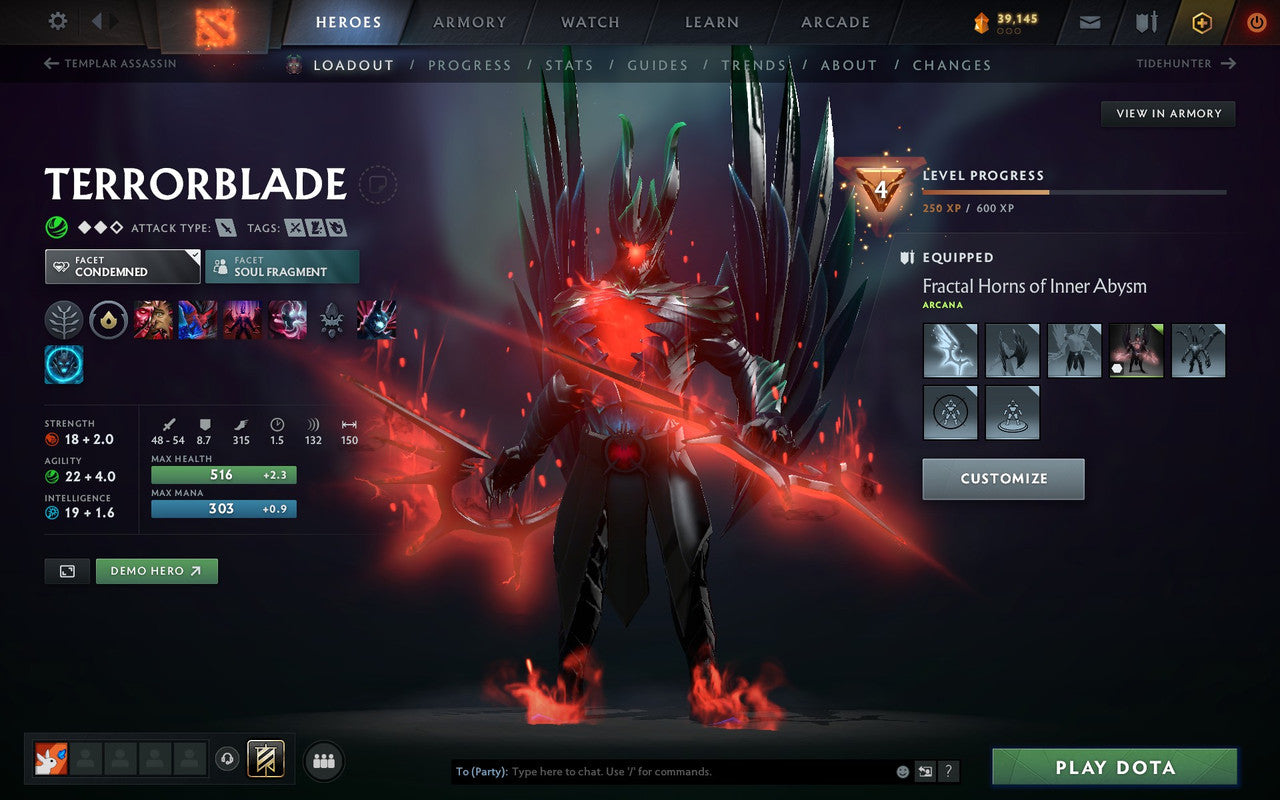This screenshot has width=1280, height=800.
Task: Switch to the Progress tab
Action: pos(470,64)
